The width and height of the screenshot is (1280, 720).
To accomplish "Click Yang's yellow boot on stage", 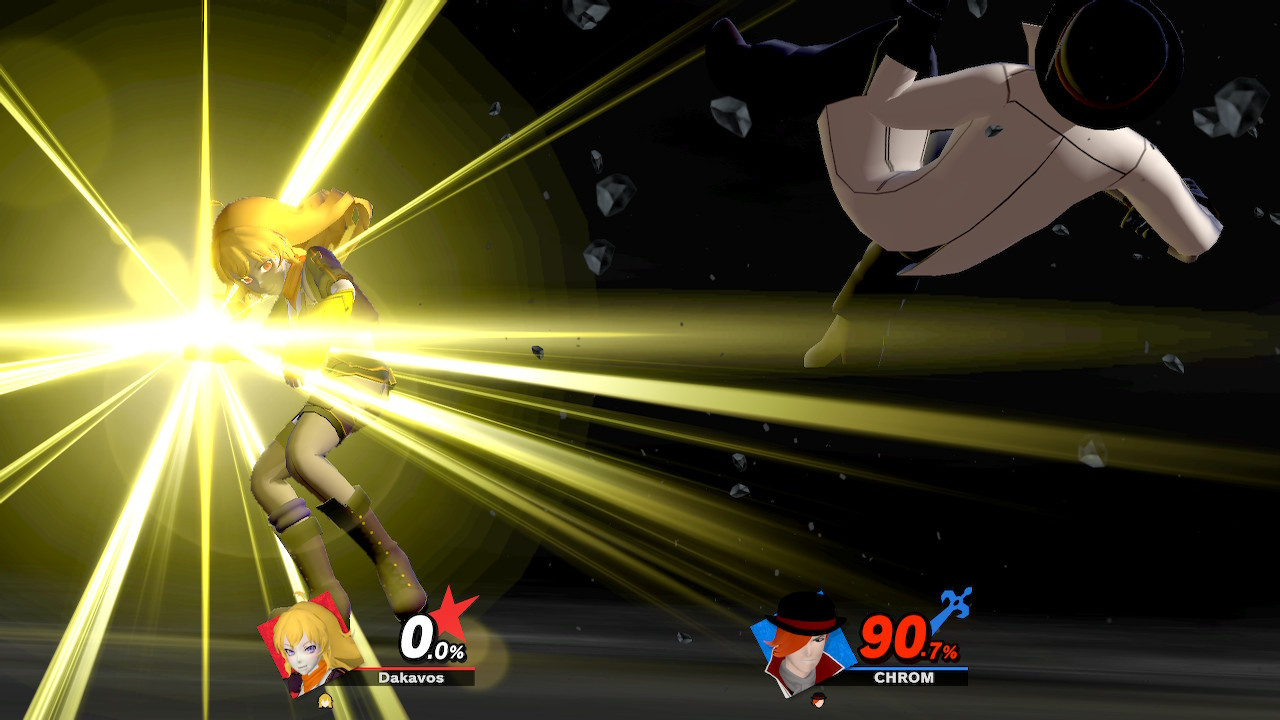I will [390, 560].
